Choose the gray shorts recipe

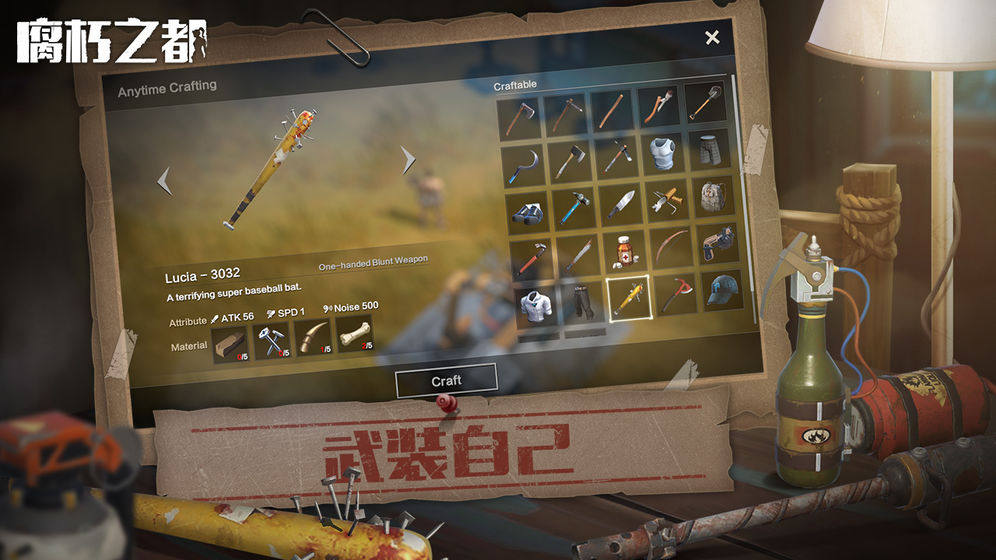click(708, 150)
